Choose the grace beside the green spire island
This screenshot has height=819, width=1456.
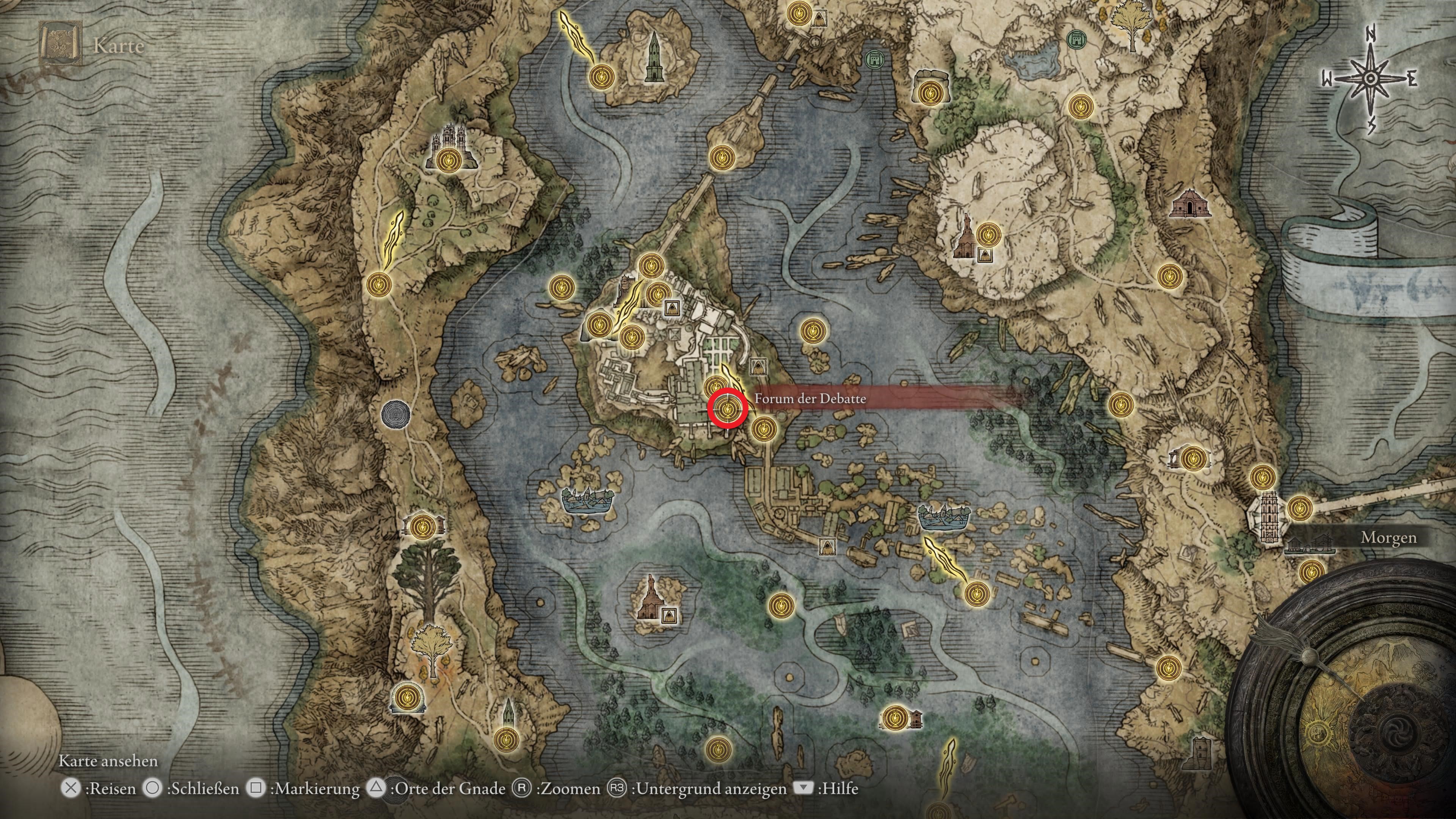coord(601,76)
